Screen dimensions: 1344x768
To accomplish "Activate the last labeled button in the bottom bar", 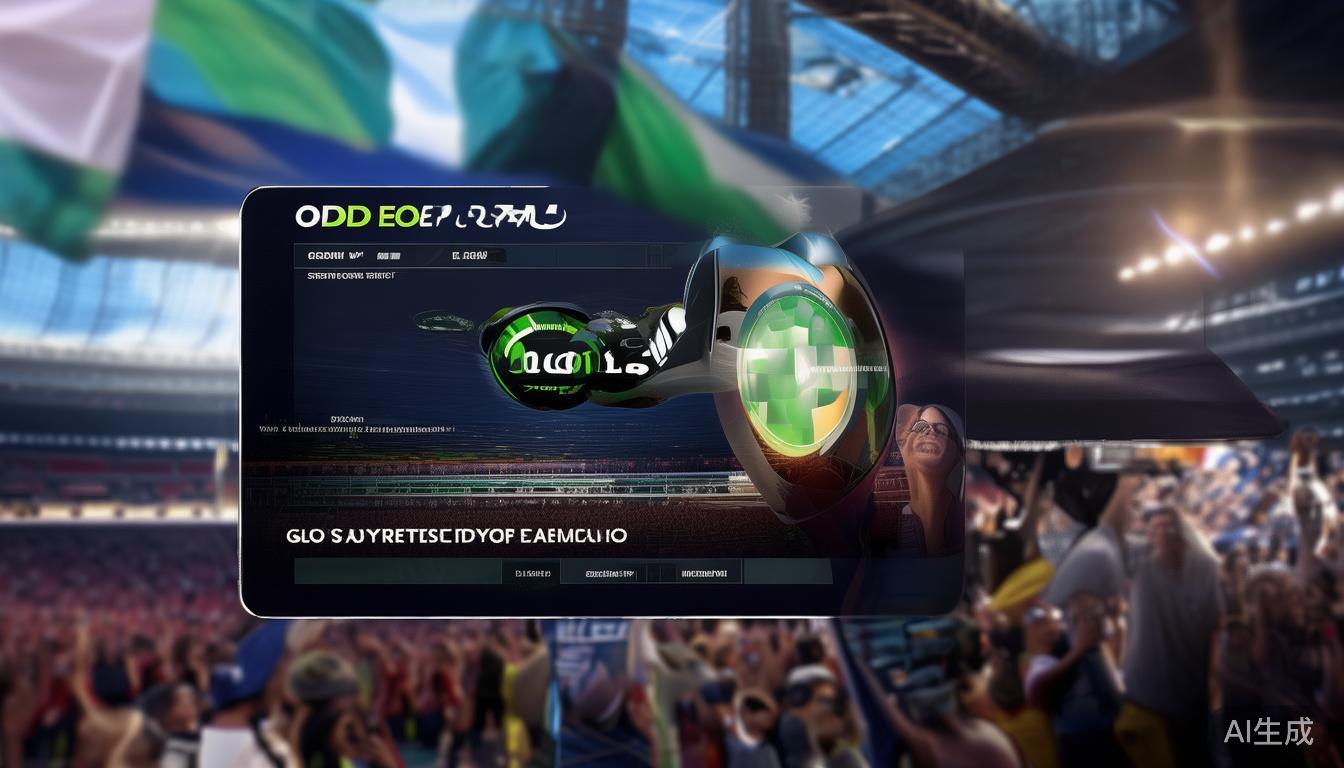I will coord(703,574).
